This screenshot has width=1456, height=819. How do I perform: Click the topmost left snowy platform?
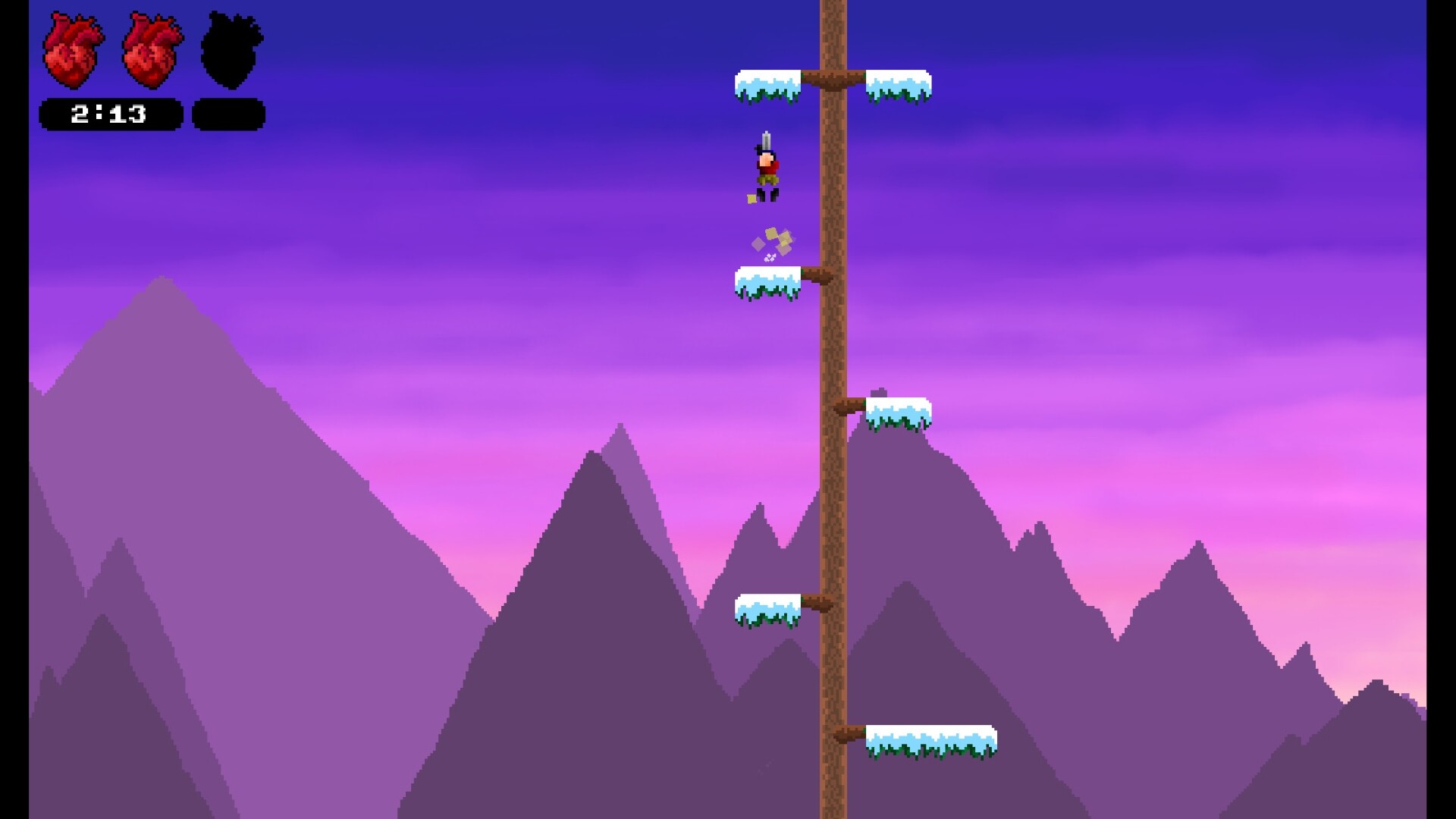point(768,83)
